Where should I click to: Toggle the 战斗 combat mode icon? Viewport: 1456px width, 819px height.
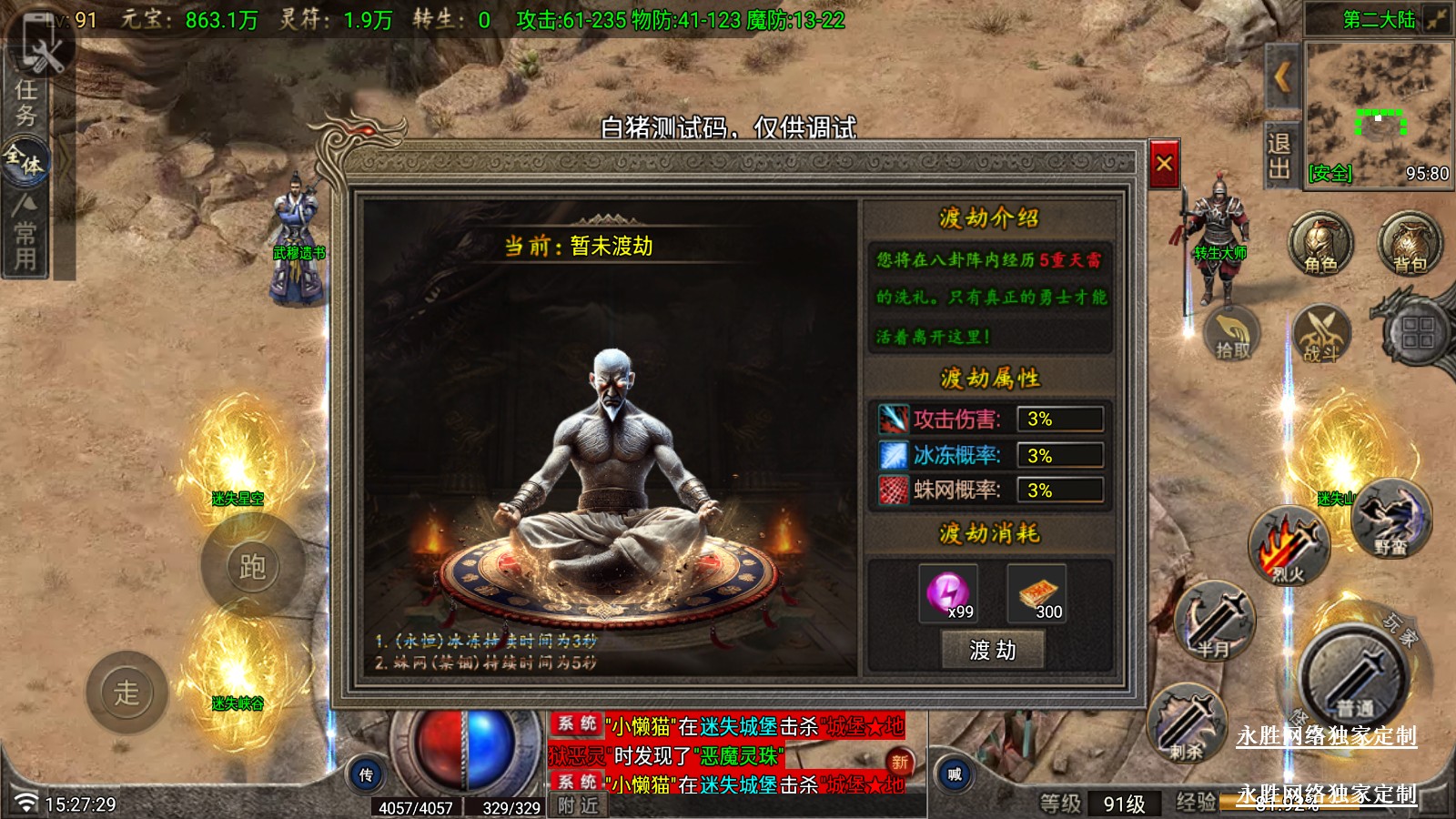coord(1320,334)
